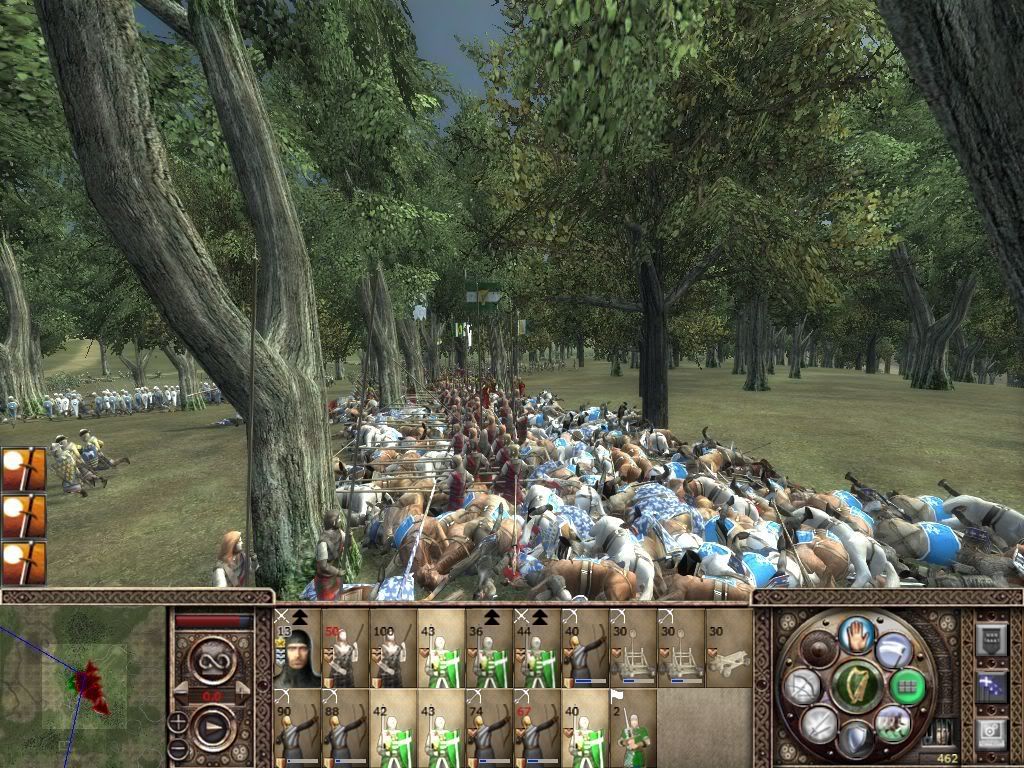Open the gears options button
Viewport: 1024px width, 768px height.
point(990,733)
